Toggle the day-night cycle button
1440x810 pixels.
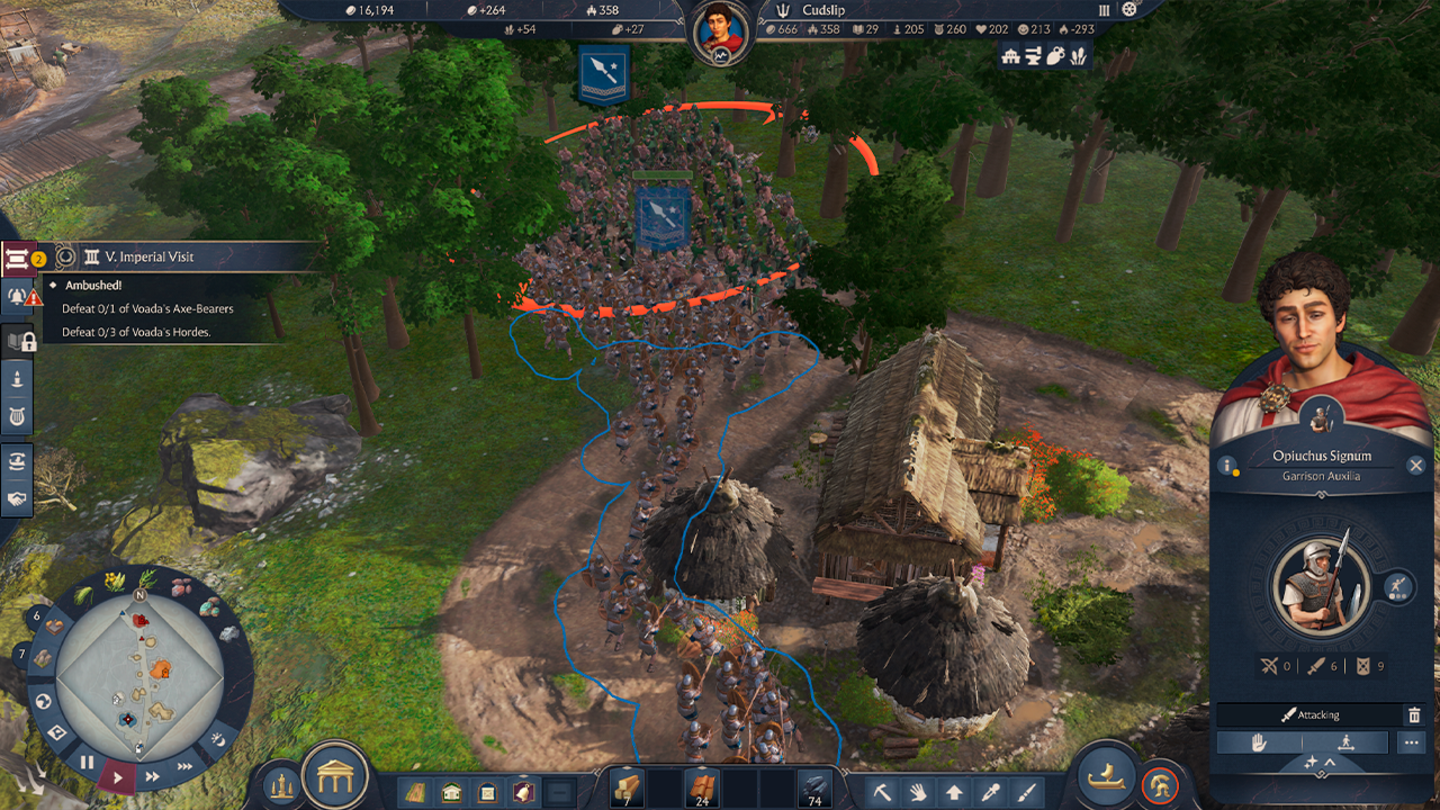219,740
